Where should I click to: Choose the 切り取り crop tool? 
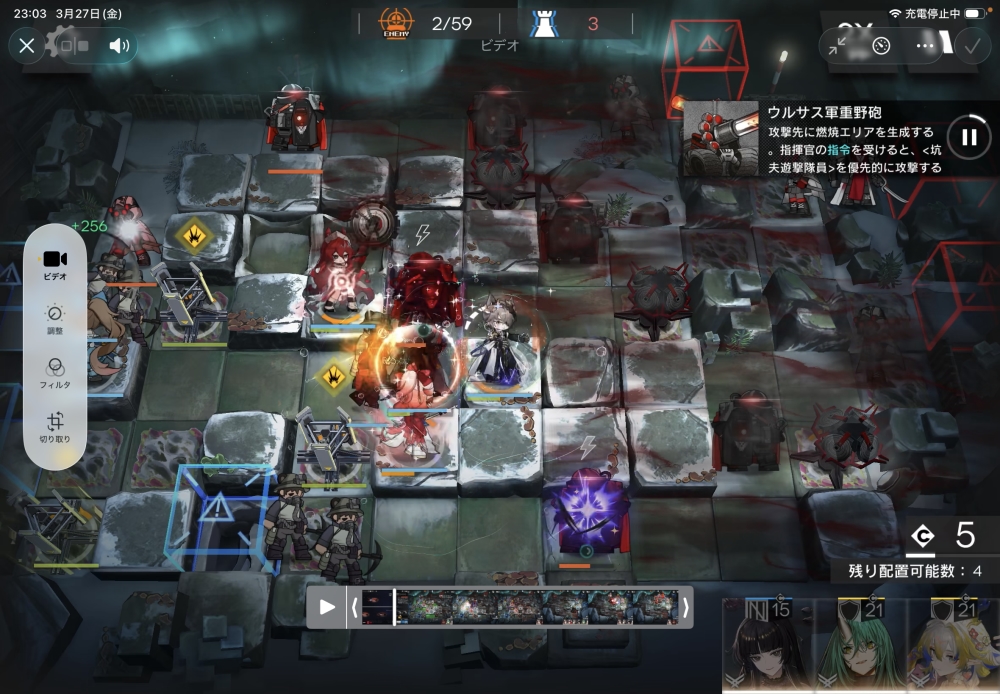tap(55, 428)
